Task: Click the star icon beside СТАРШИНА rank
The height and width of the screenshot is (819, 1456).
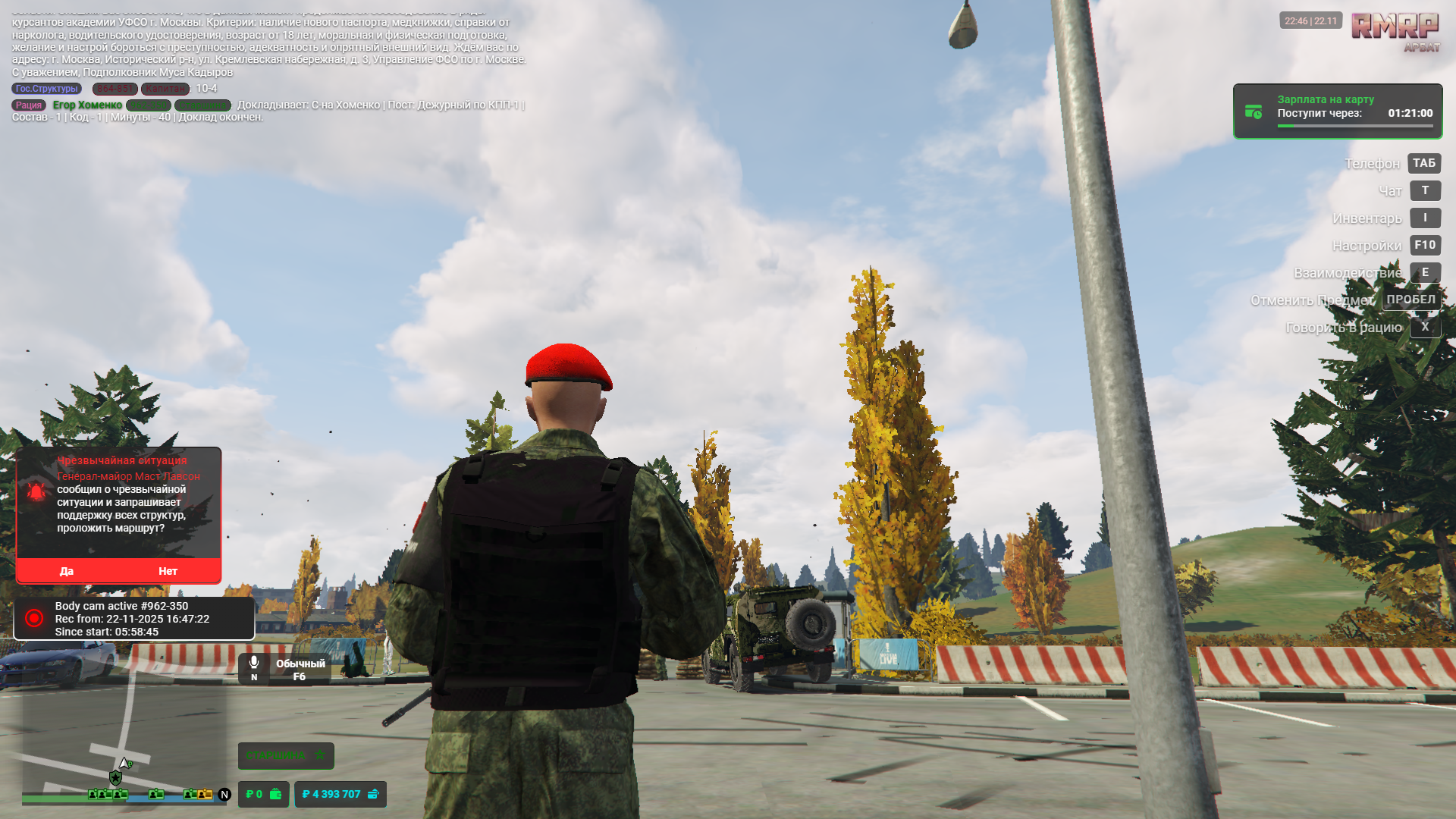Action: (x=320, y=755)
